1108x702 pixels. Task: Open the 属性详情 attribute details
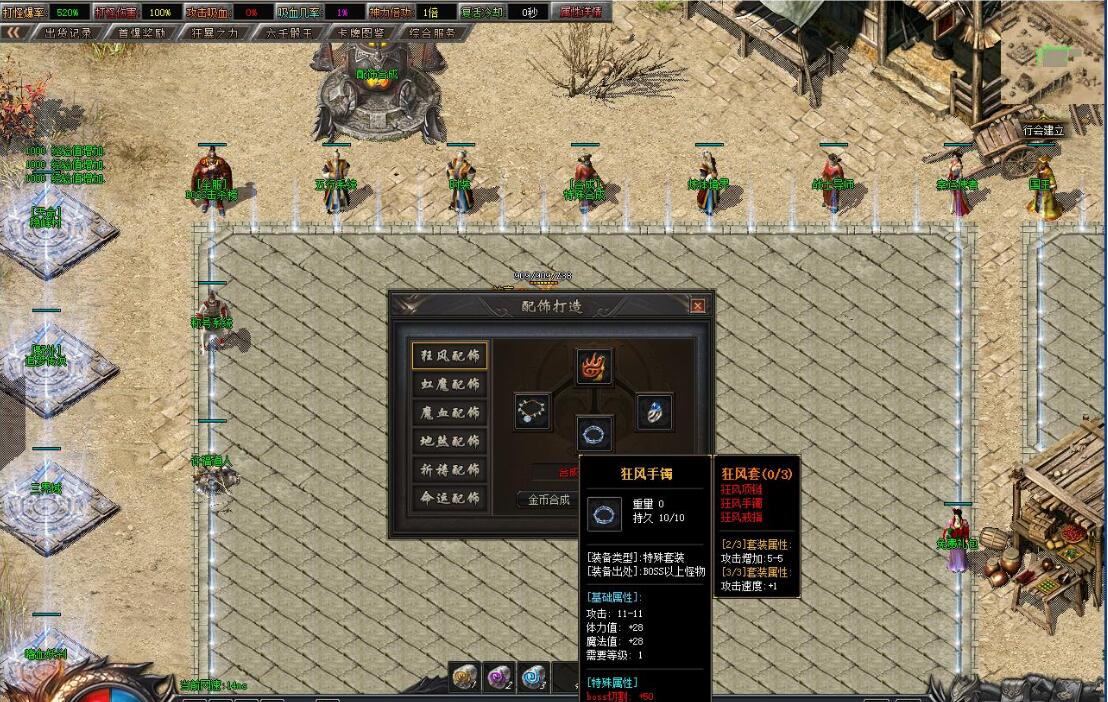coord(581,12)
